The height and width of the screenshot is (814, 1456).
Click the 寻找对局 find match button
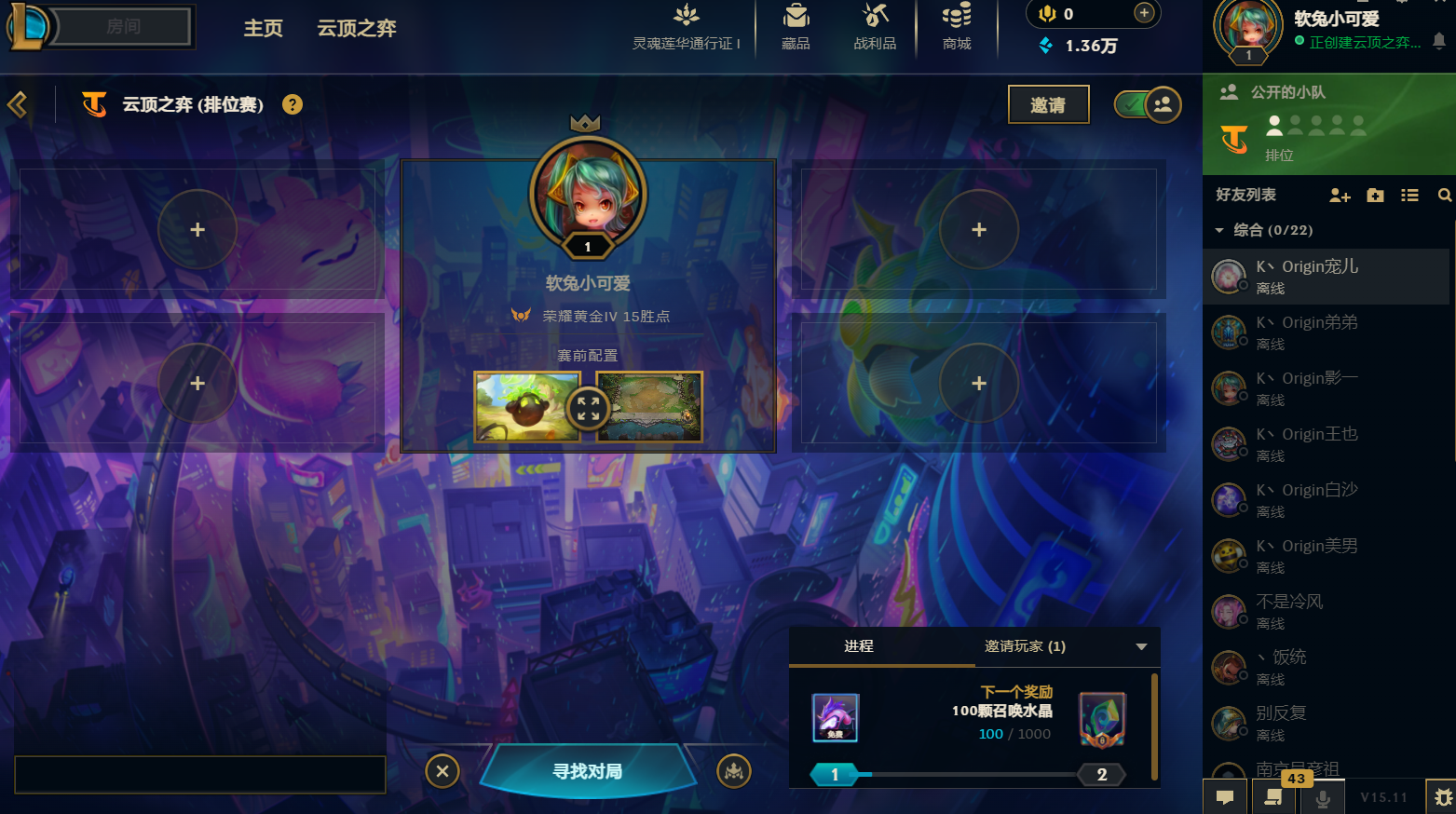(587, 771)
